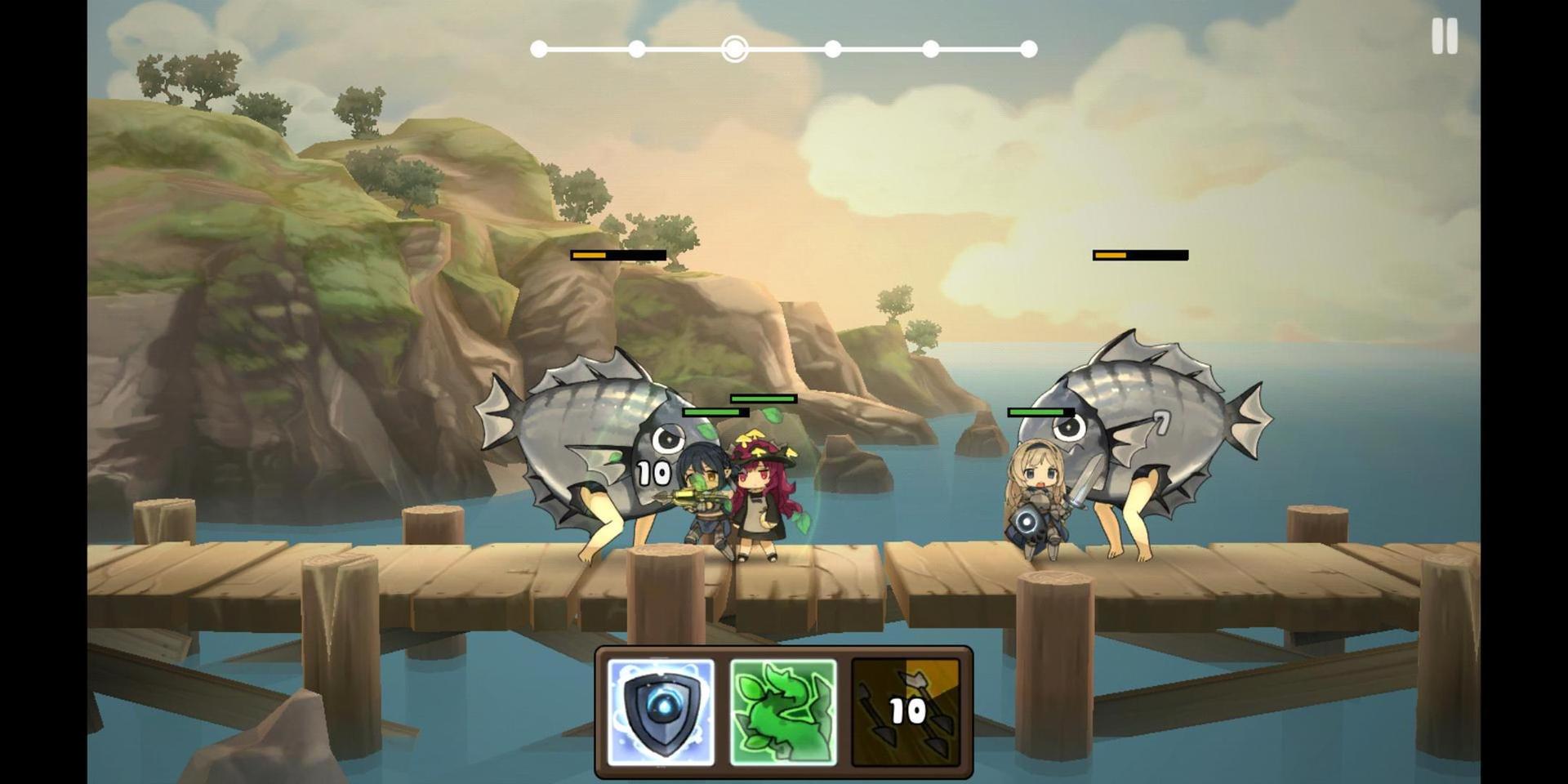
Task: Activate the blue shield skill
Action: click(661, 712)
